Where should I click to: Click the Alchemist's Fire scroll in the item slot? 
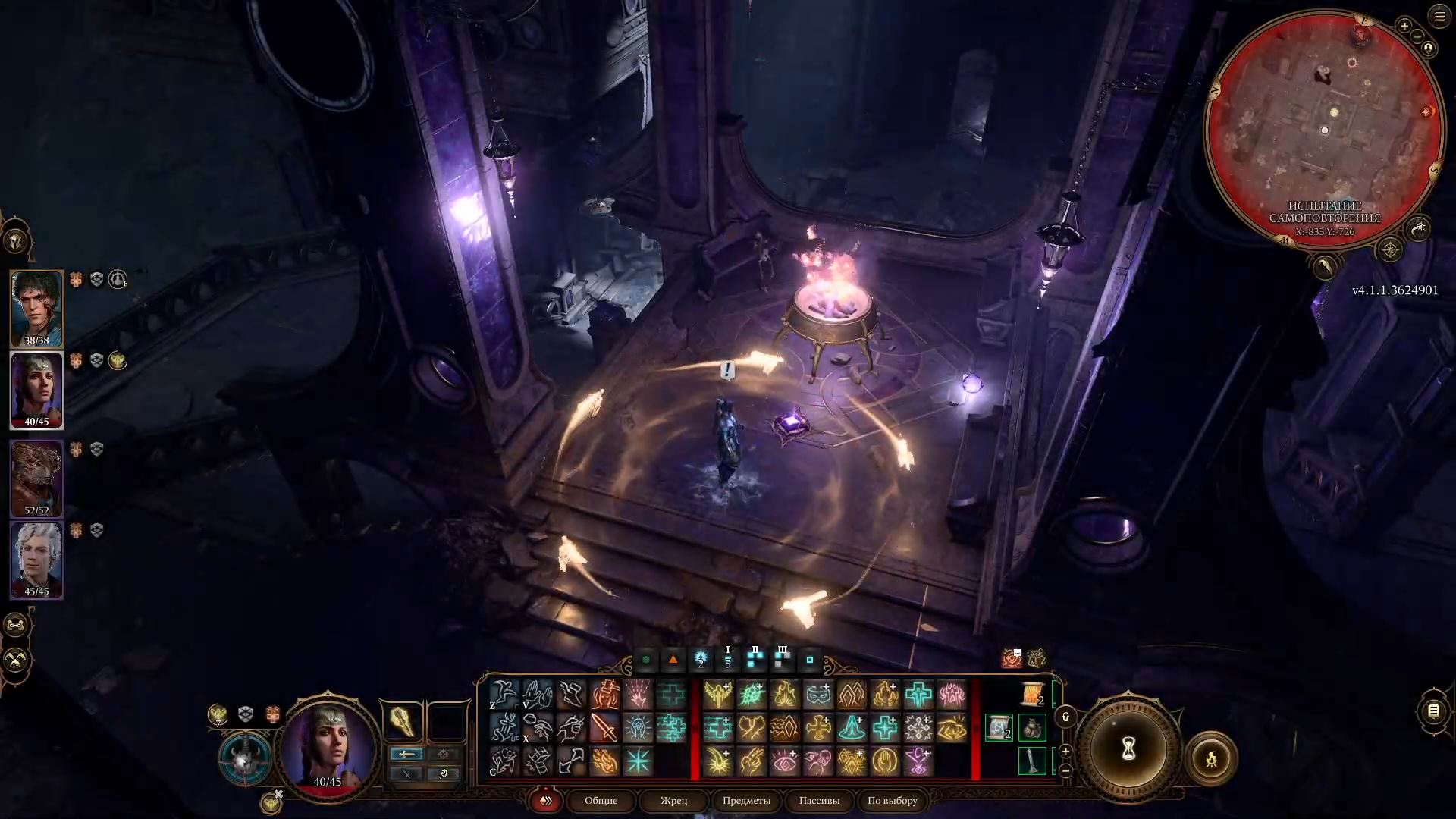pos(1031,694)
